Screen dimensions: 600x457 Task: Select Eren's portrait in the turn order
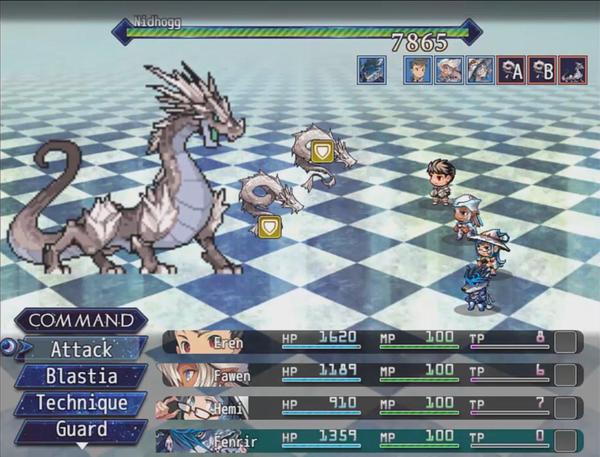pyautogui.click(x=418, y=69)
